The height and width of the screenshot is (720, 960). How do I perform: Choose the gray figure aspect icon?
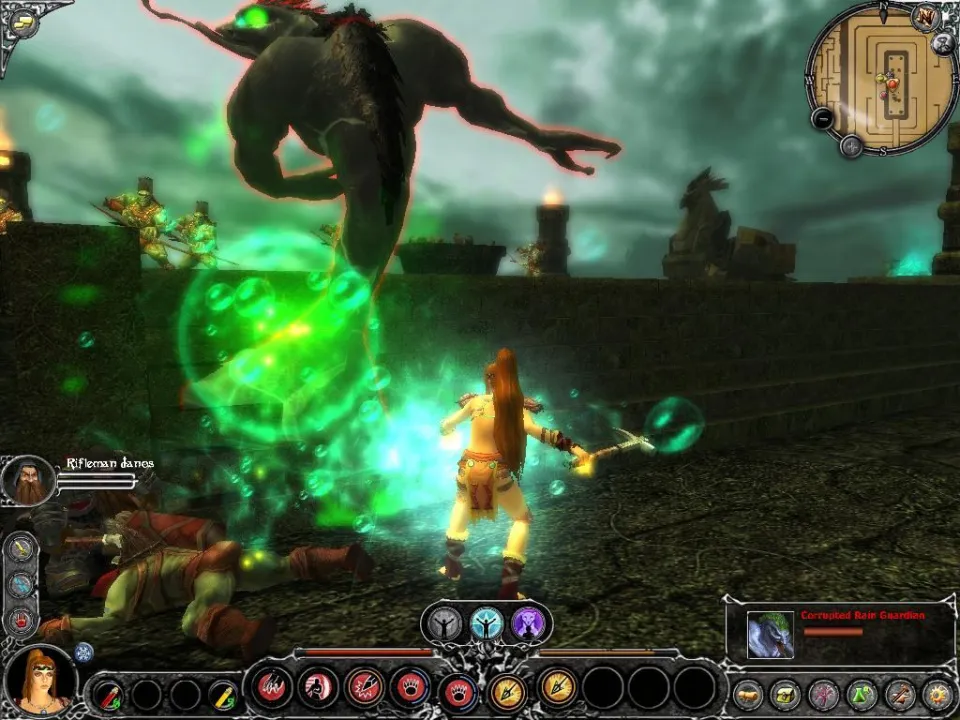(445, 625)
